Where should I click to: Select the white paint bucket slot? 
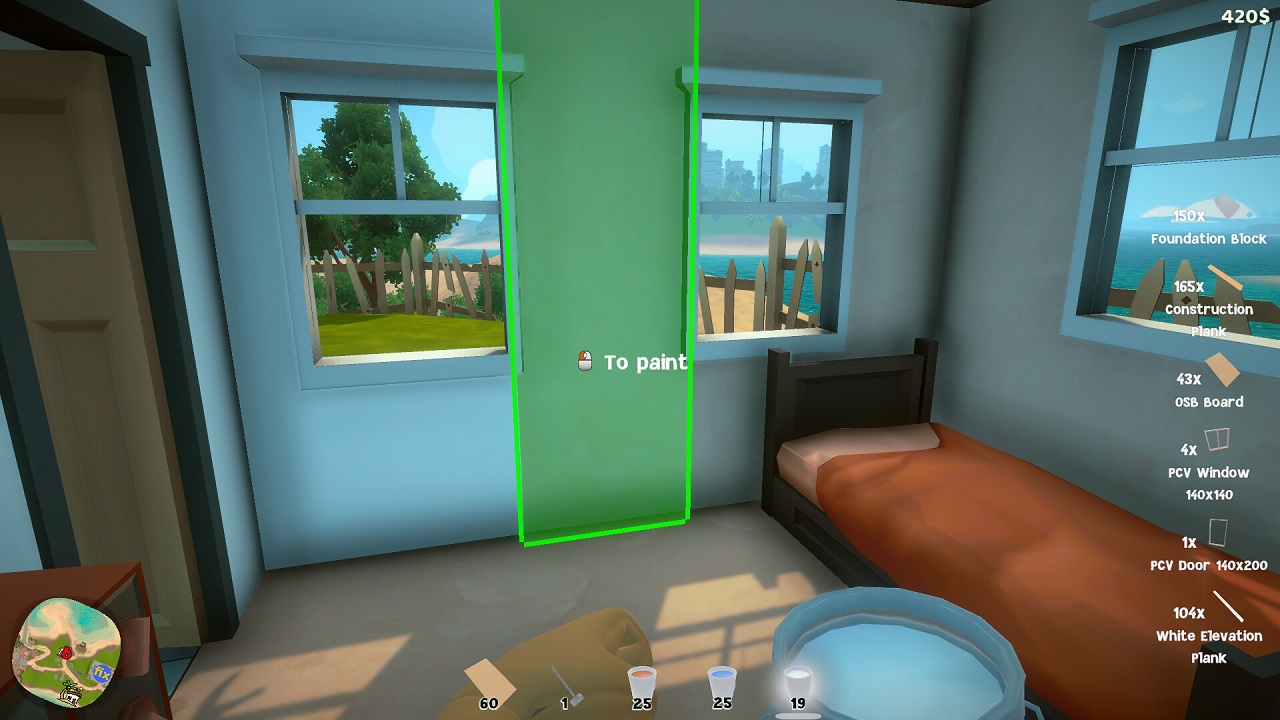(797, 684)
